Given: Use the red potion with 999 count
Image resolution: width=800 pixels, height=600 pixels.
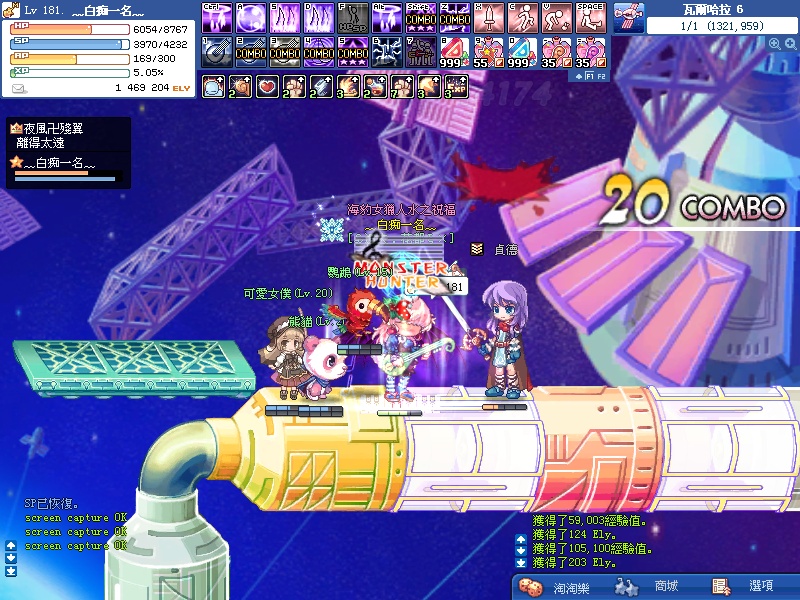Looking at the screenshot, I should (454, 50).
